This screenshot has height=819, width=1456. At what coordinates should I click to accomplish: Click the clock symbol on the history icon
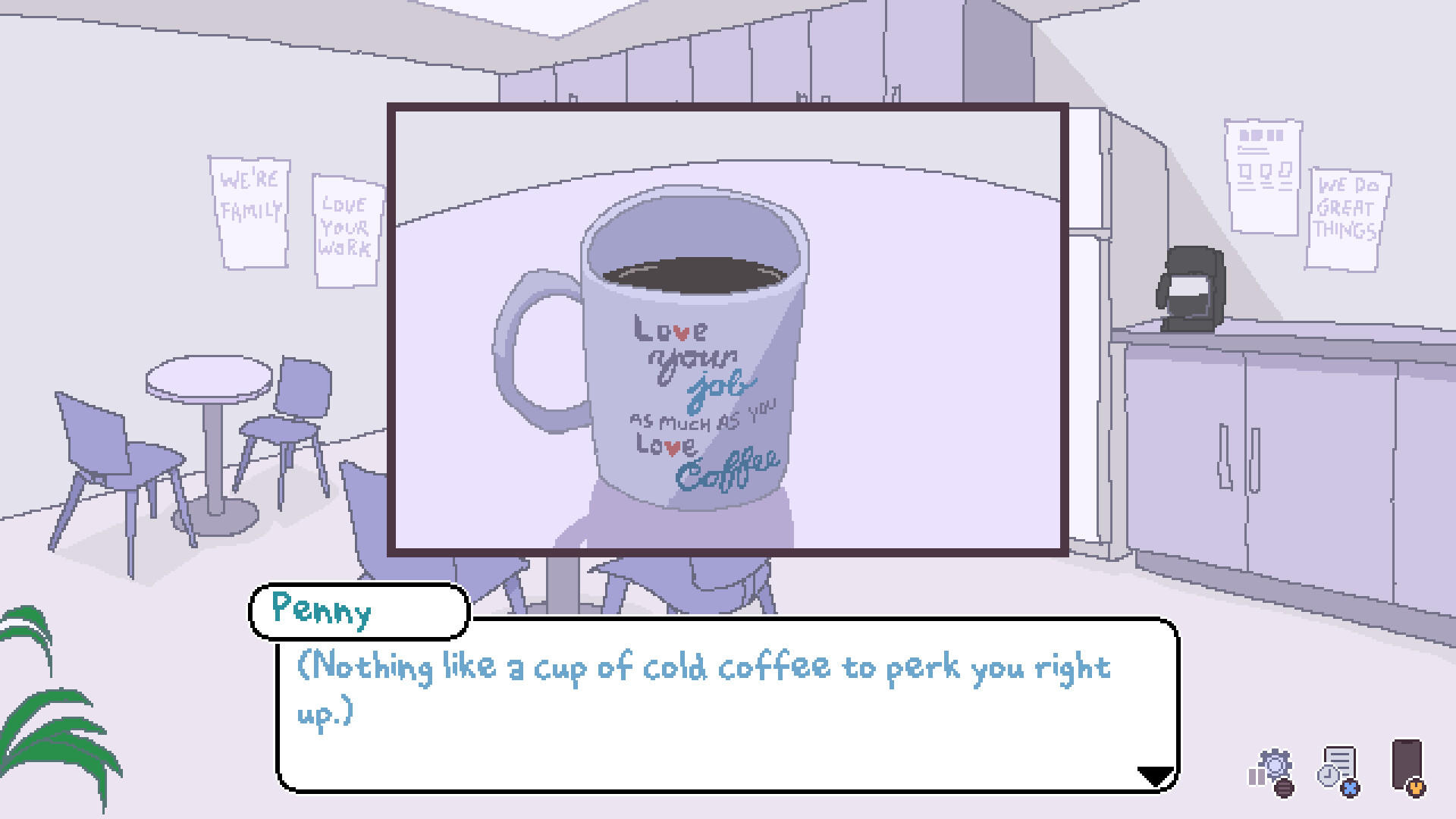[1328, 777]
